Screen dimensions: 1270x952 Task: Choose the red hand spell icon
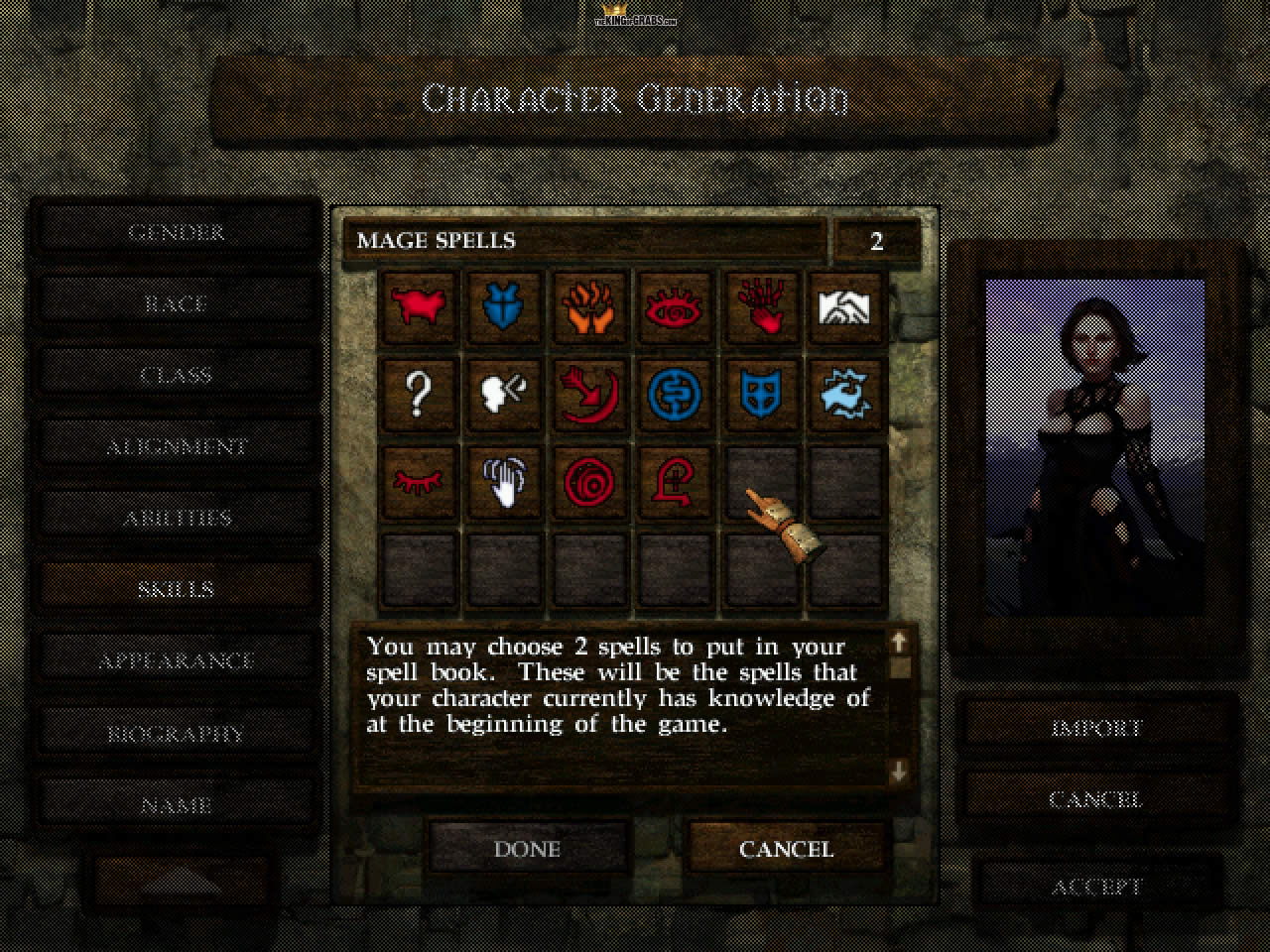tap(761, 308)
